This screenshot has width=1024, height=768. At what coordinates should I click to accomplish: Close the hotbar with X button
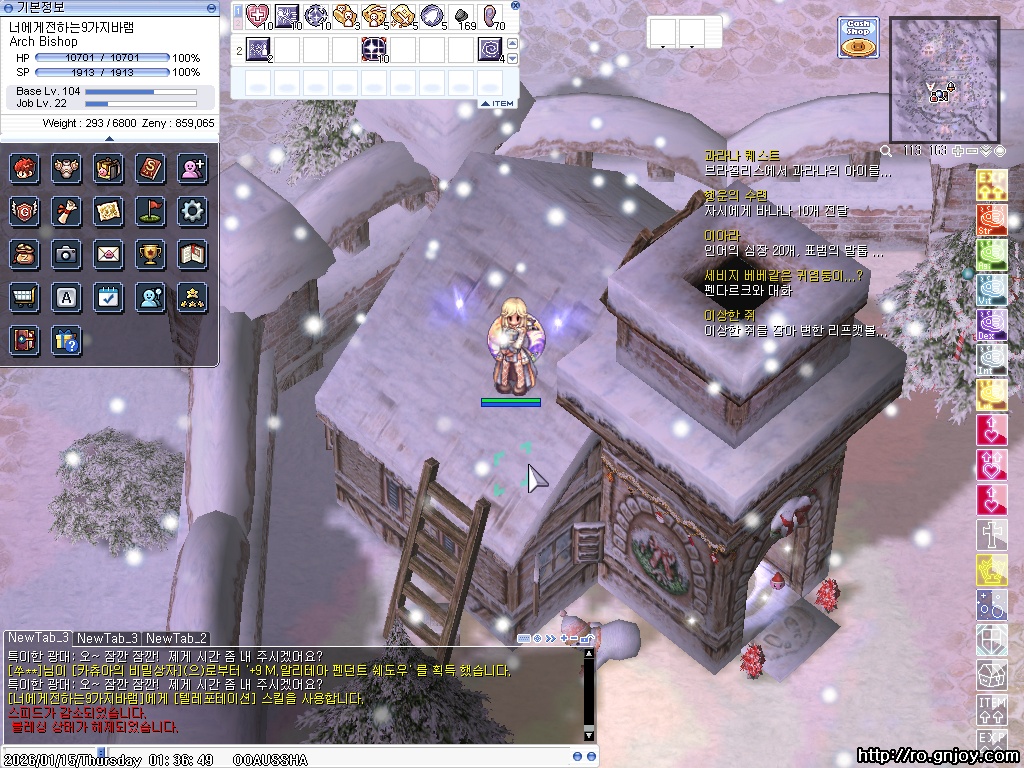(x=515, y=6)
